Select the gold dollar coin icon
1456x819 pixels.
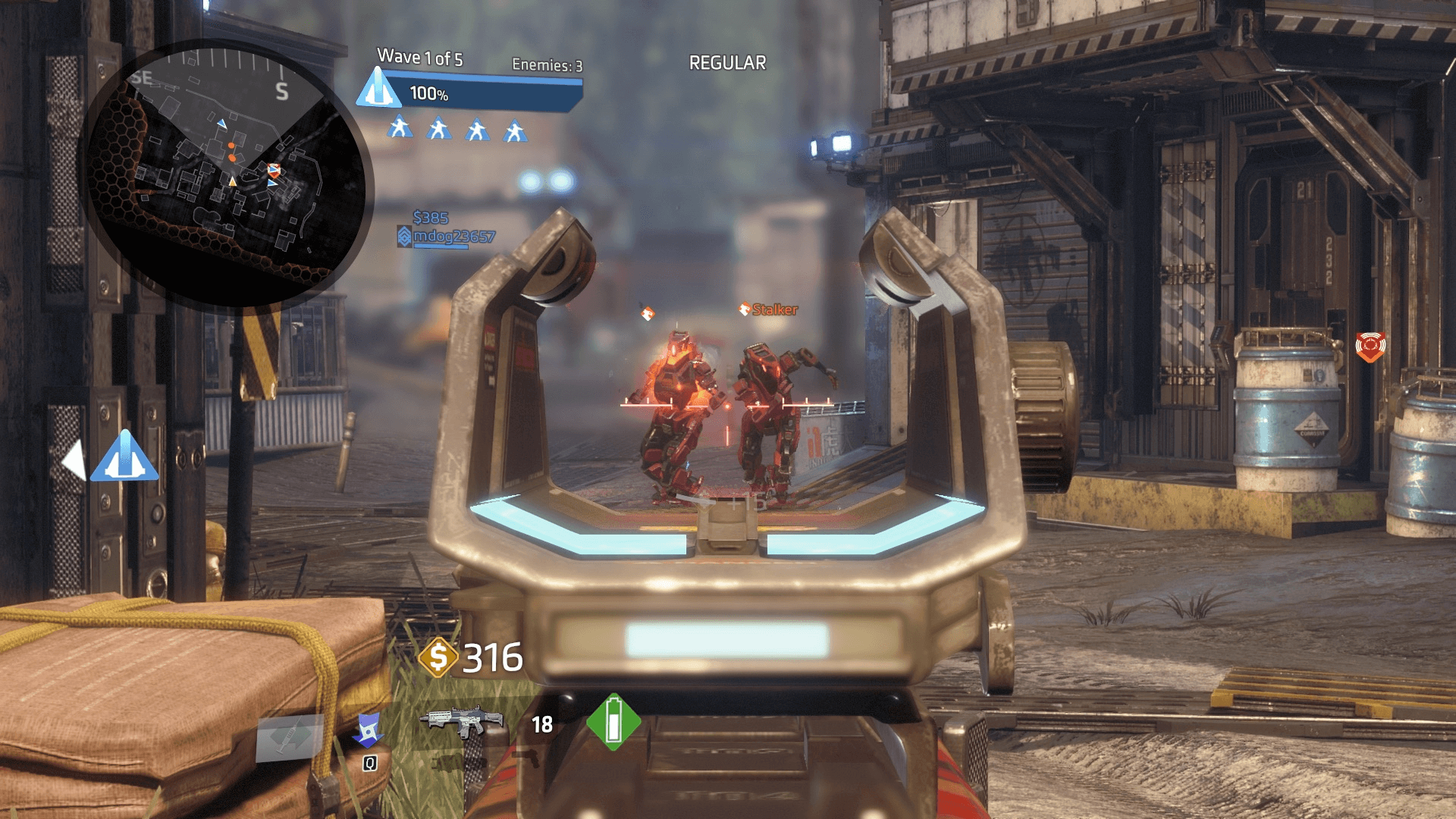point(438,657)
